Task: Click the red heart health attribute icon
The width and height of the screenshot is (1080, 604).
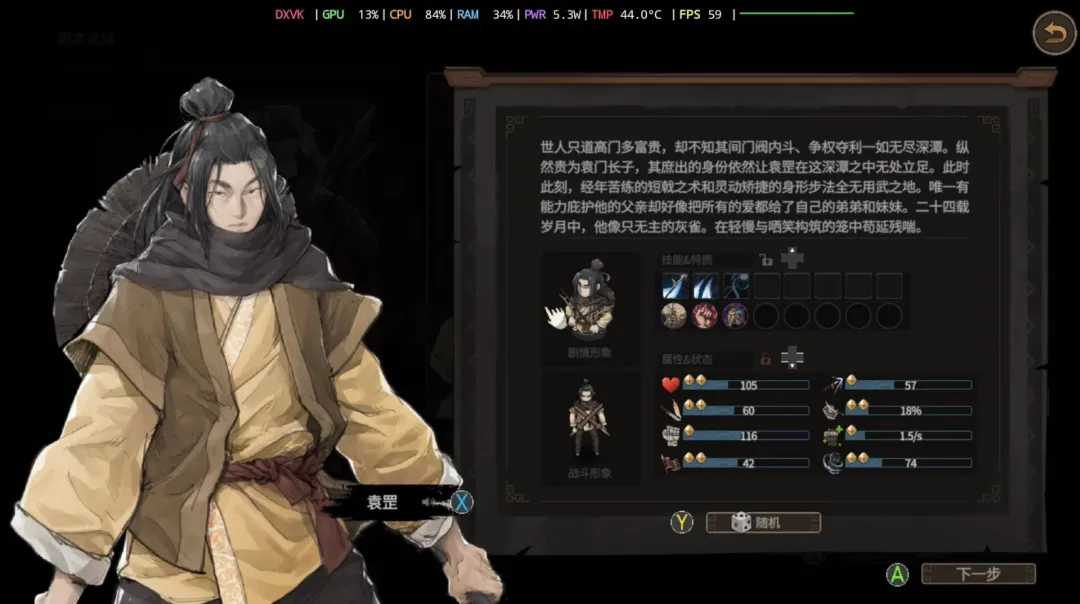Action: pyautogui.click(x=670, y=385)
